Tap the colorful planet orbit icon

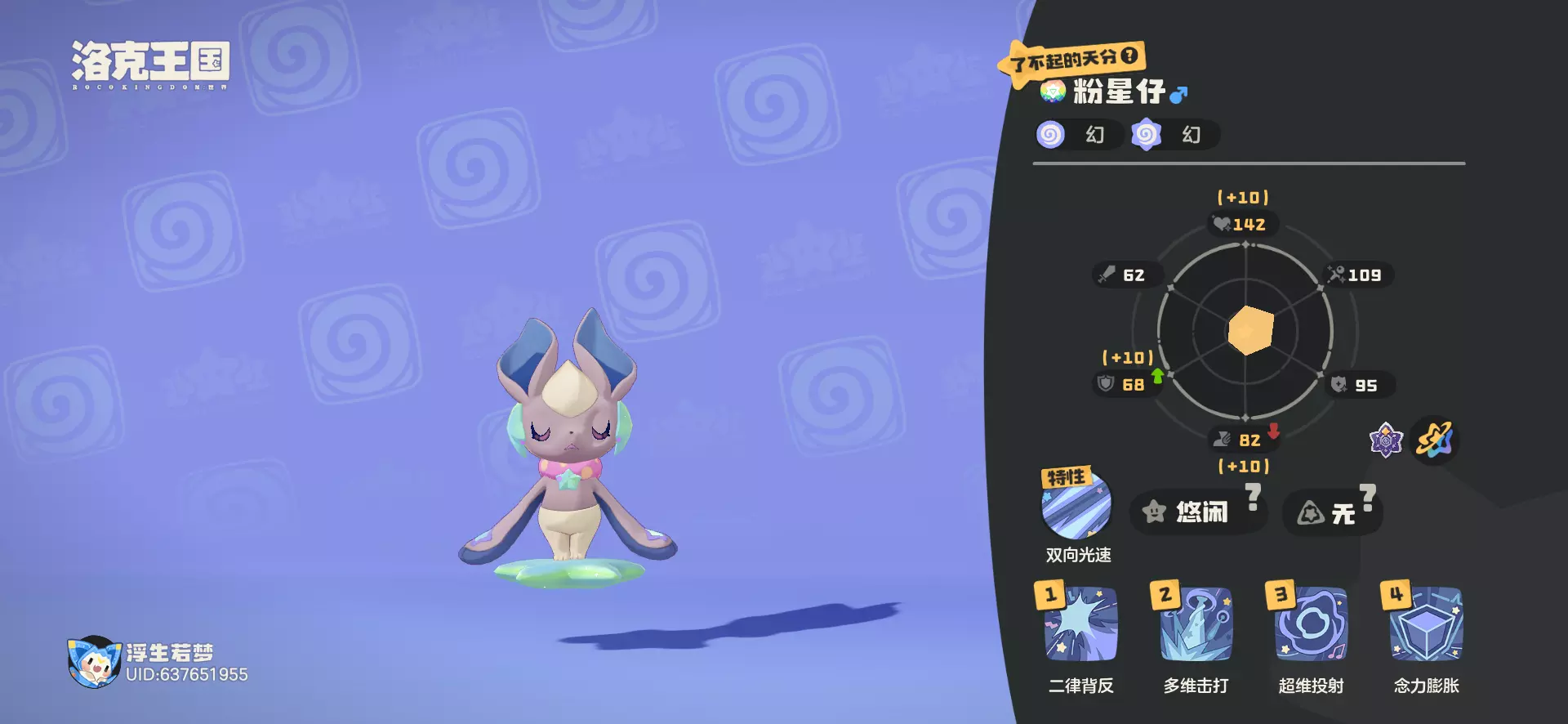(x=1435, y=440)
